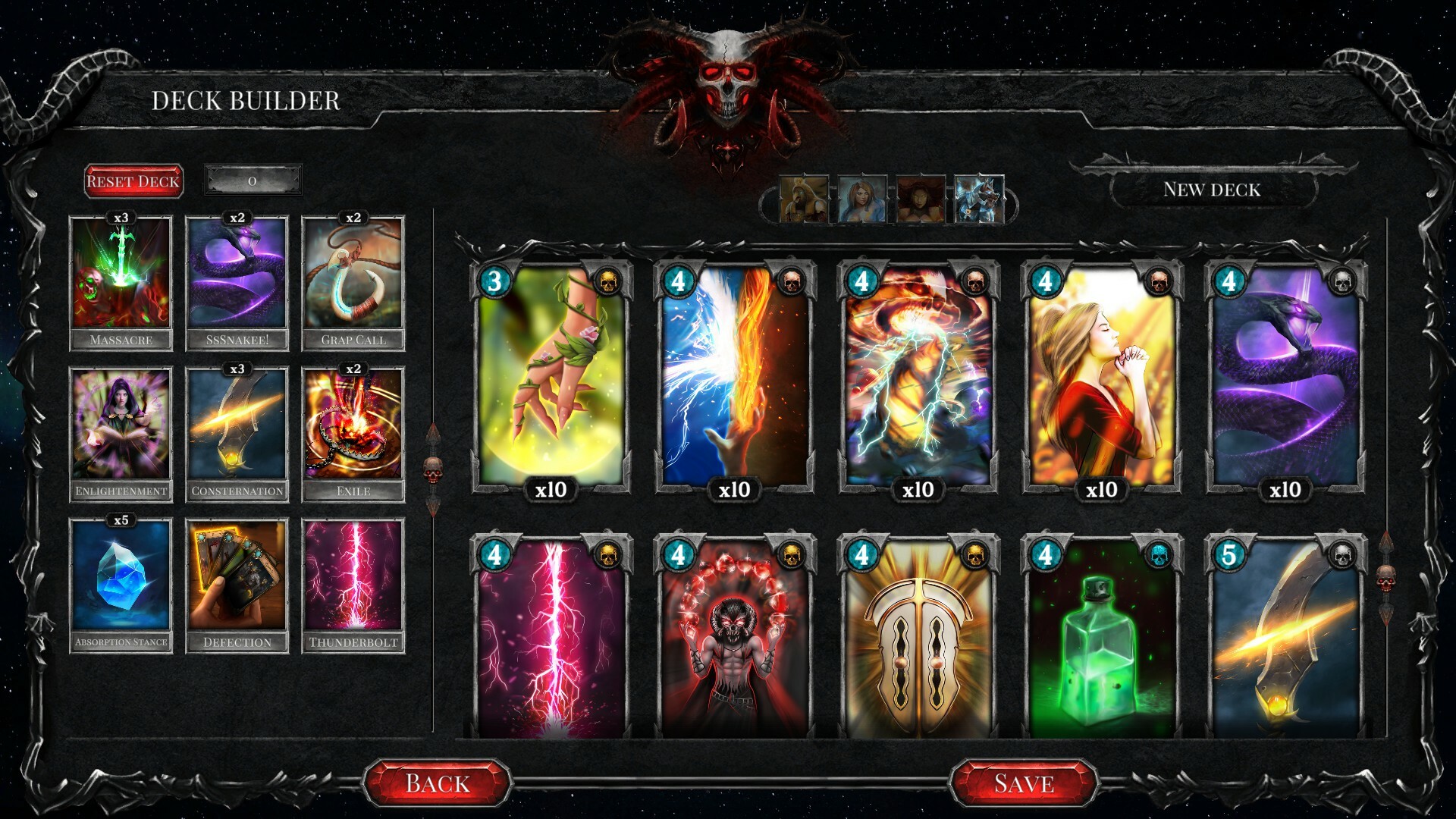Click the red skull icon on fire-lightning hand card
This screenshot has width=1456, height=819.
[791, 282]
